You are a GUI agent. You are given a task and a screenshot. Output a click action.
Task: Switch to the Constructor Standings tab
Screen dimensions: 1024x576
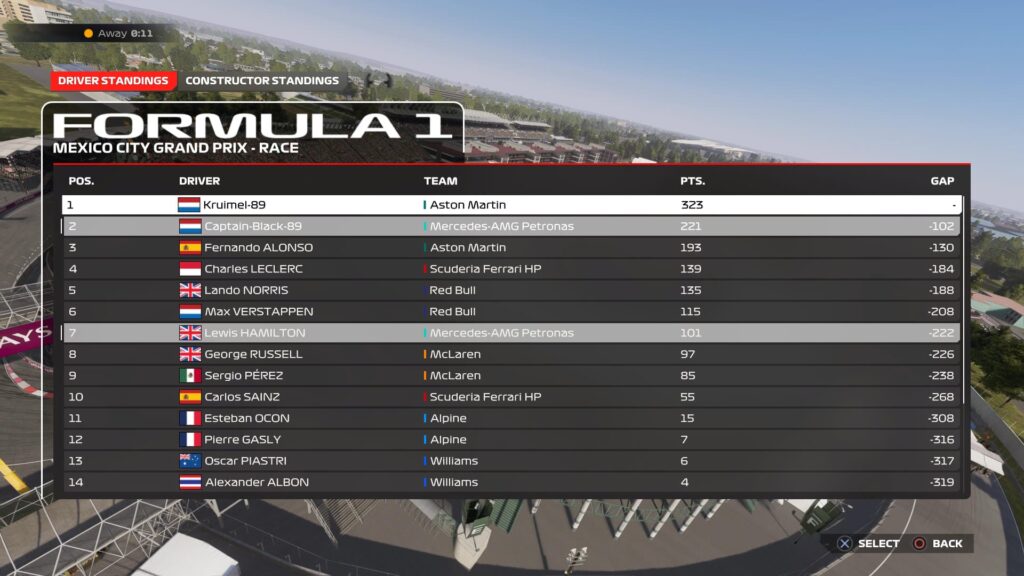click(262, 81)
